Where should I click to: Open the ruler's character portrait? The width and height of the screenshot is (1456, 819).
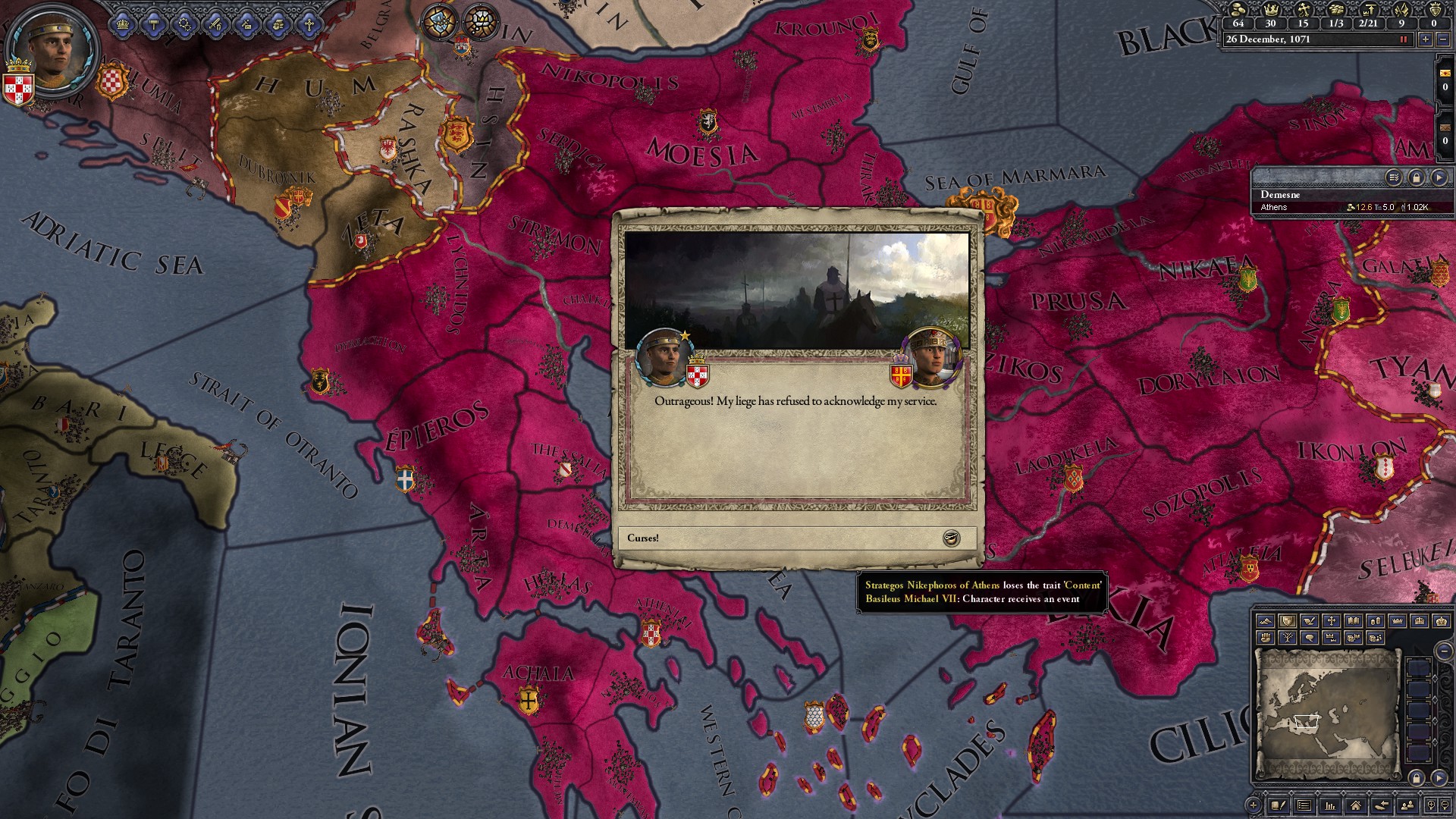pyautogui.click(x=54, y=52)
